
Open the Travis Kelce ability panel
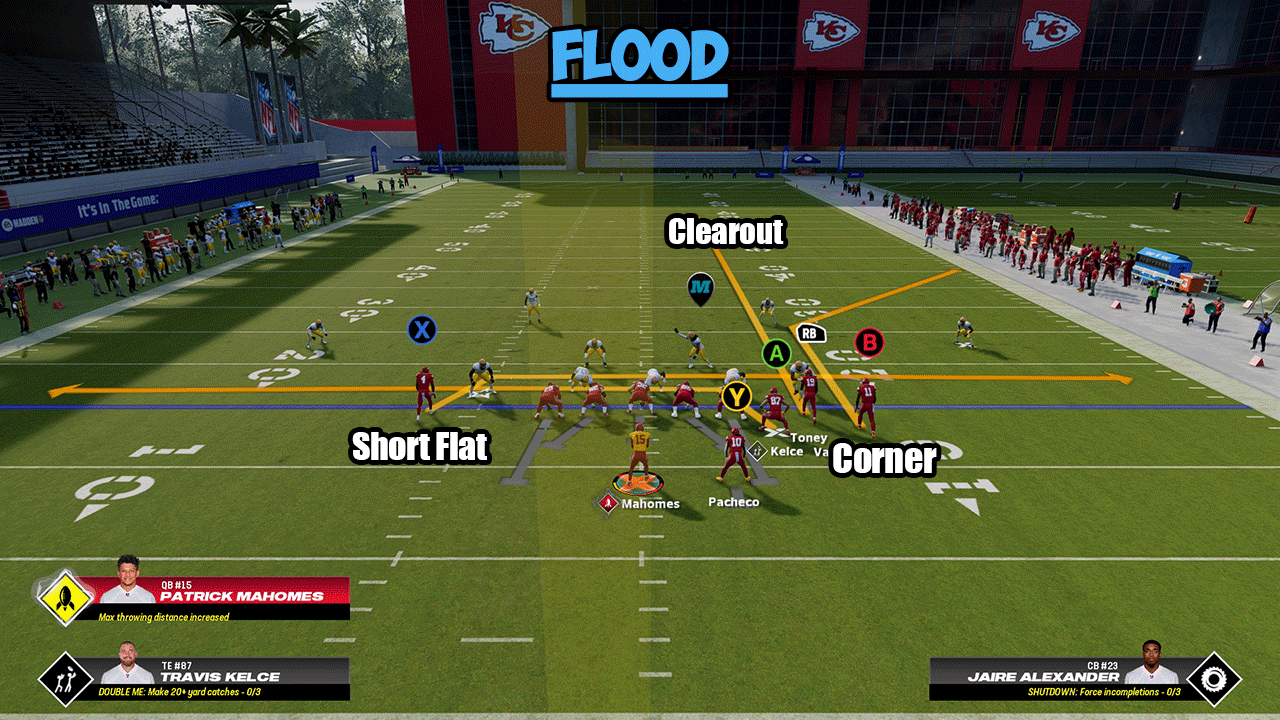(225, 678)
